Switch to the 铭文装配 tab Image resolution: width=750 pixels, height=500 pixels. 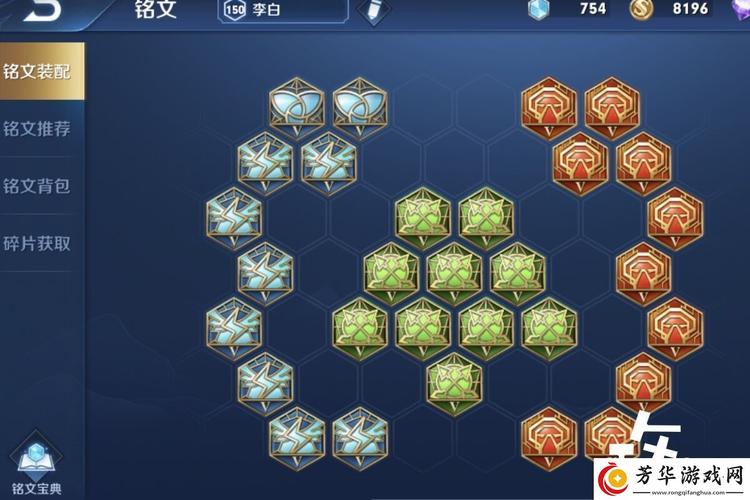37,71
